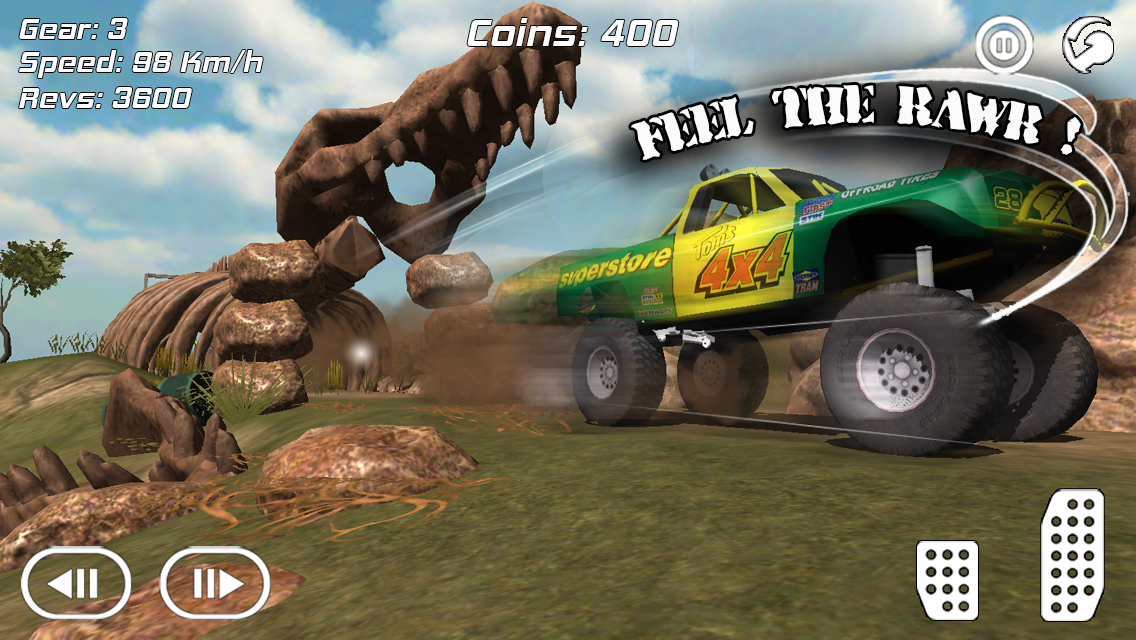Image resolution: width=1136 pixels, height=640 pixels.
Task: Tap the circular arrow restart icon
Action: point(1089,47)
